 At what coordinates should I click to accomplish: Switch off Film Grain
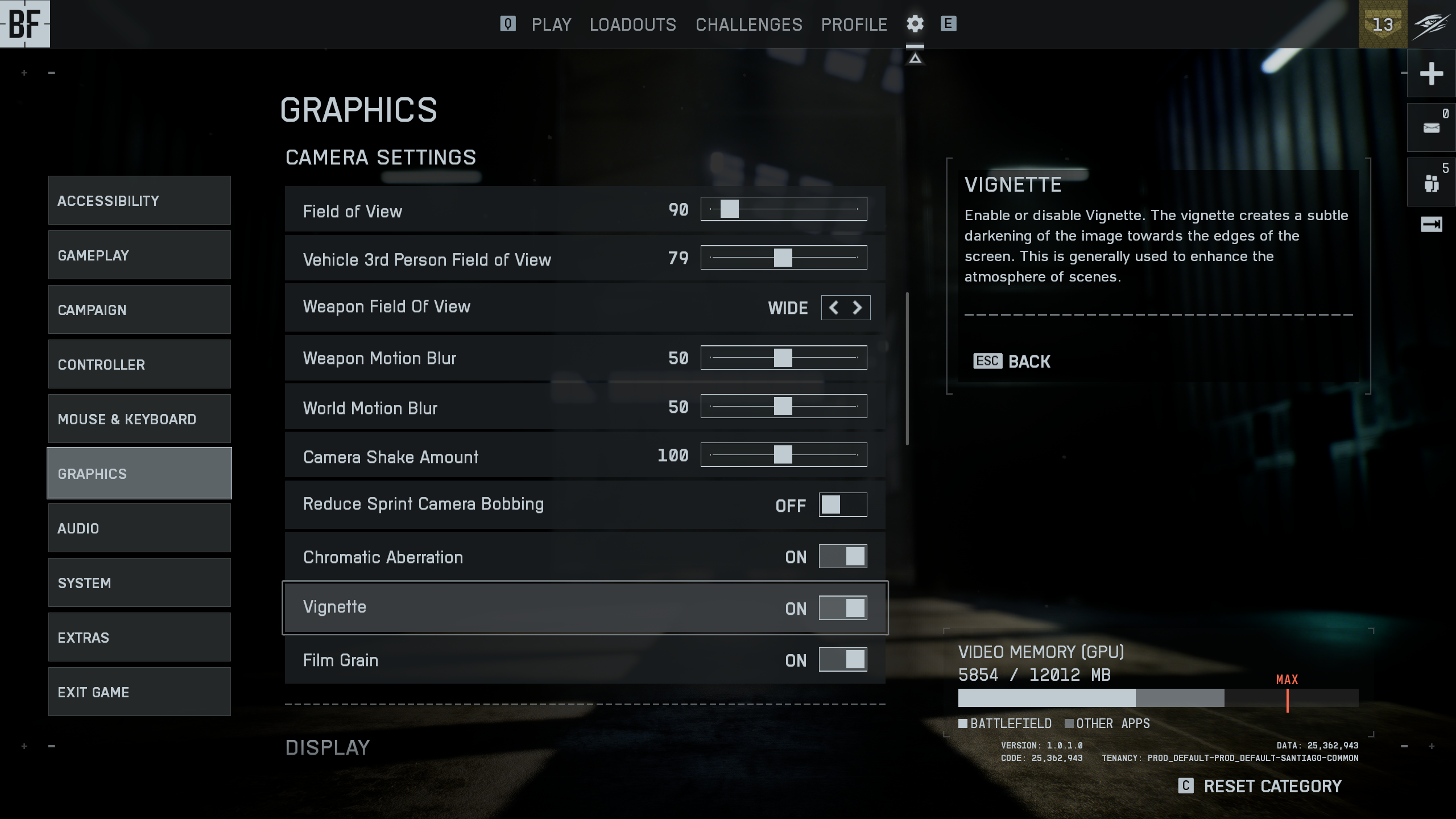pyautogui.click(x=842, y=660)
